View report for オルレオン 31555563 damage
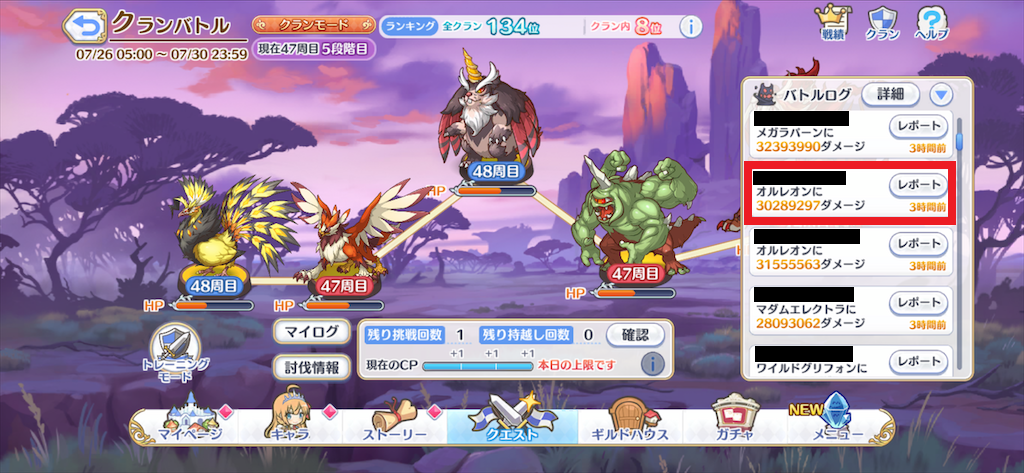Screen dimensions: 1024x473 pyautogui.click(x=918, y=244)
